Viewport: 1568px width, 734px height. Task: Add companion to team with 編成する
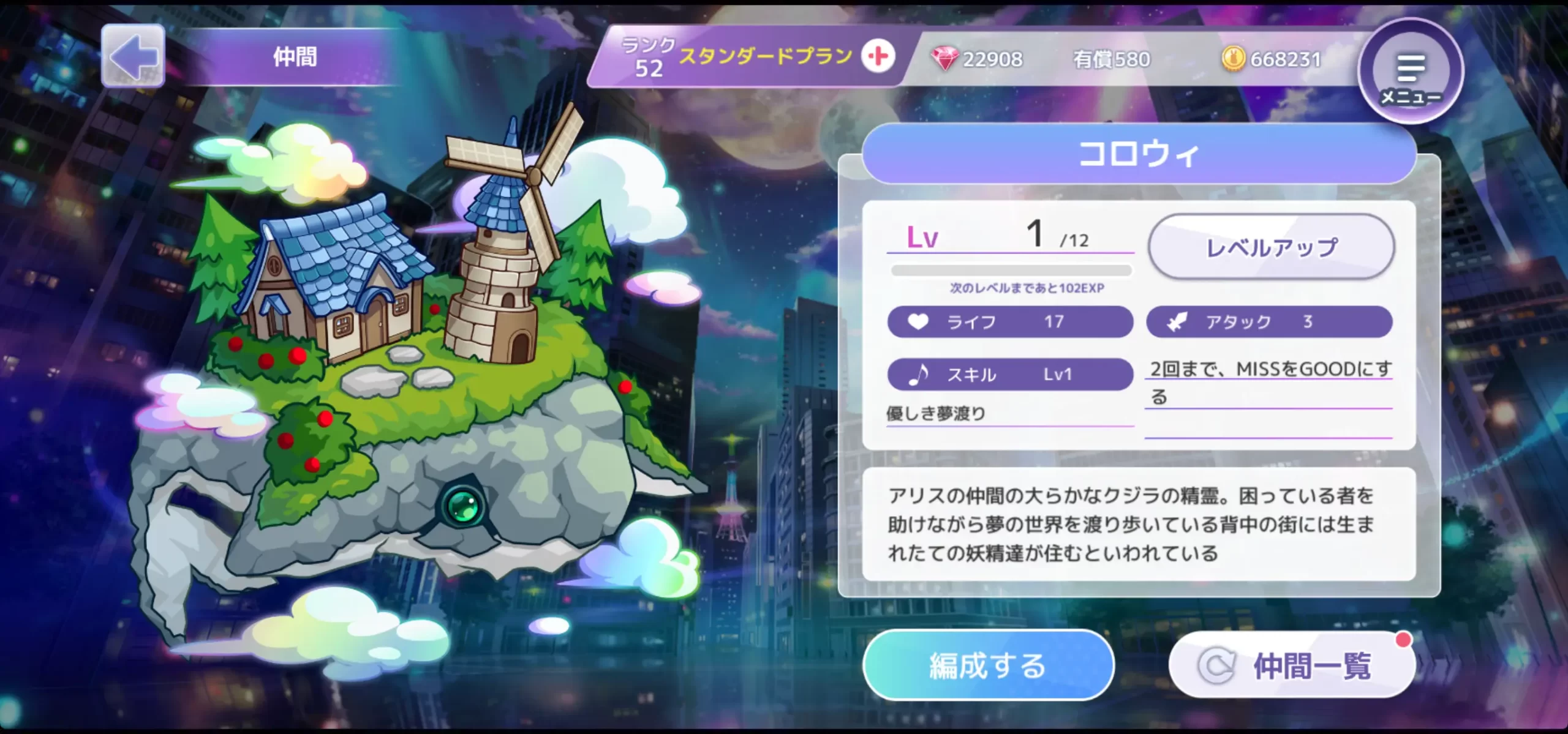[x=987, y=665]
